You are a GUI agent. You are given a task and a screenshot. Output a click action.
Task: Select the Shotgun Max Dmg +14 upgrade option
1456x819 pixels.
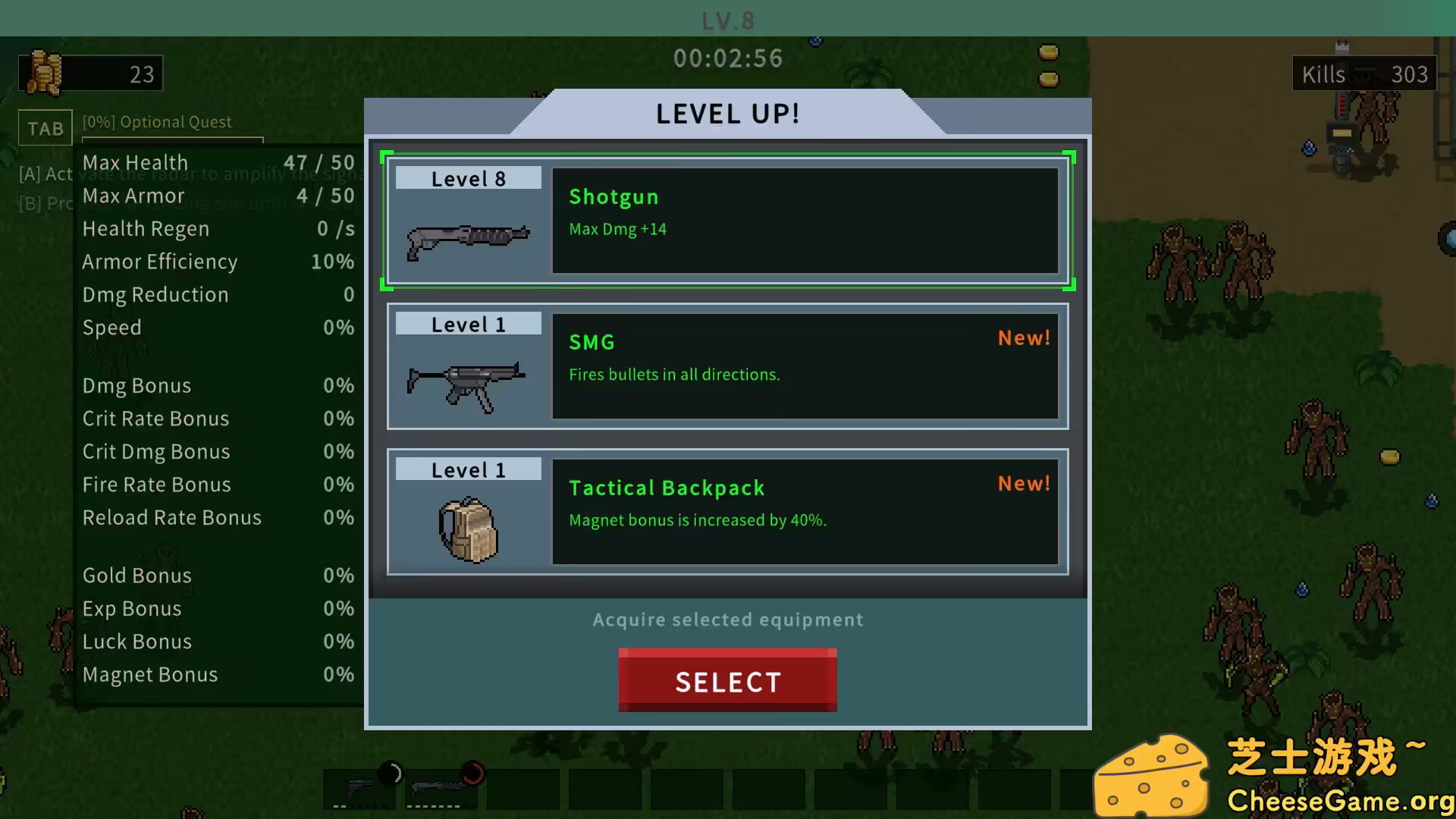click(804, 221)
